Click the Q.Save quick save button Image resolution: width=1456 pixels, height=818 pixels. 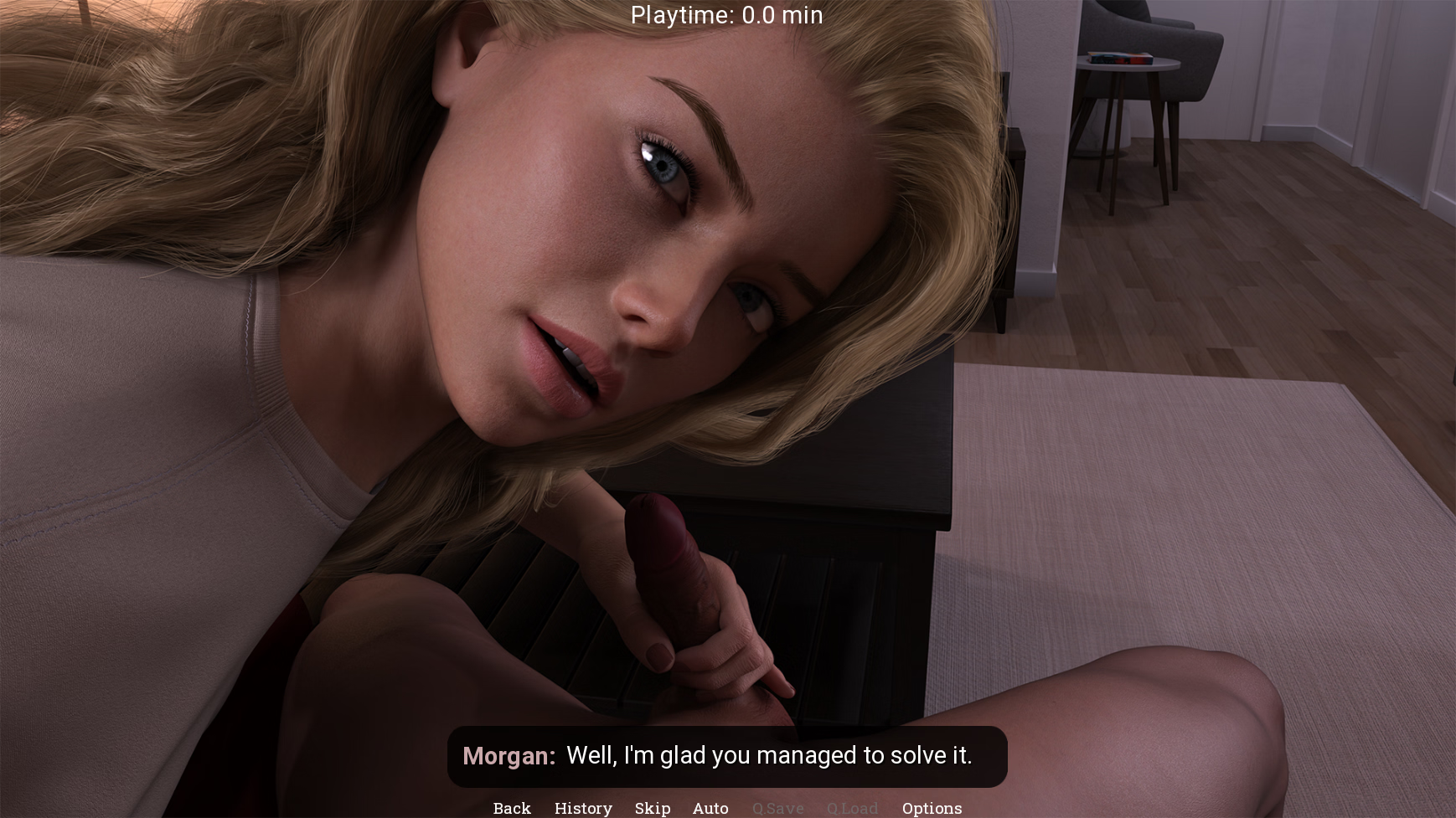pos(777,808)
